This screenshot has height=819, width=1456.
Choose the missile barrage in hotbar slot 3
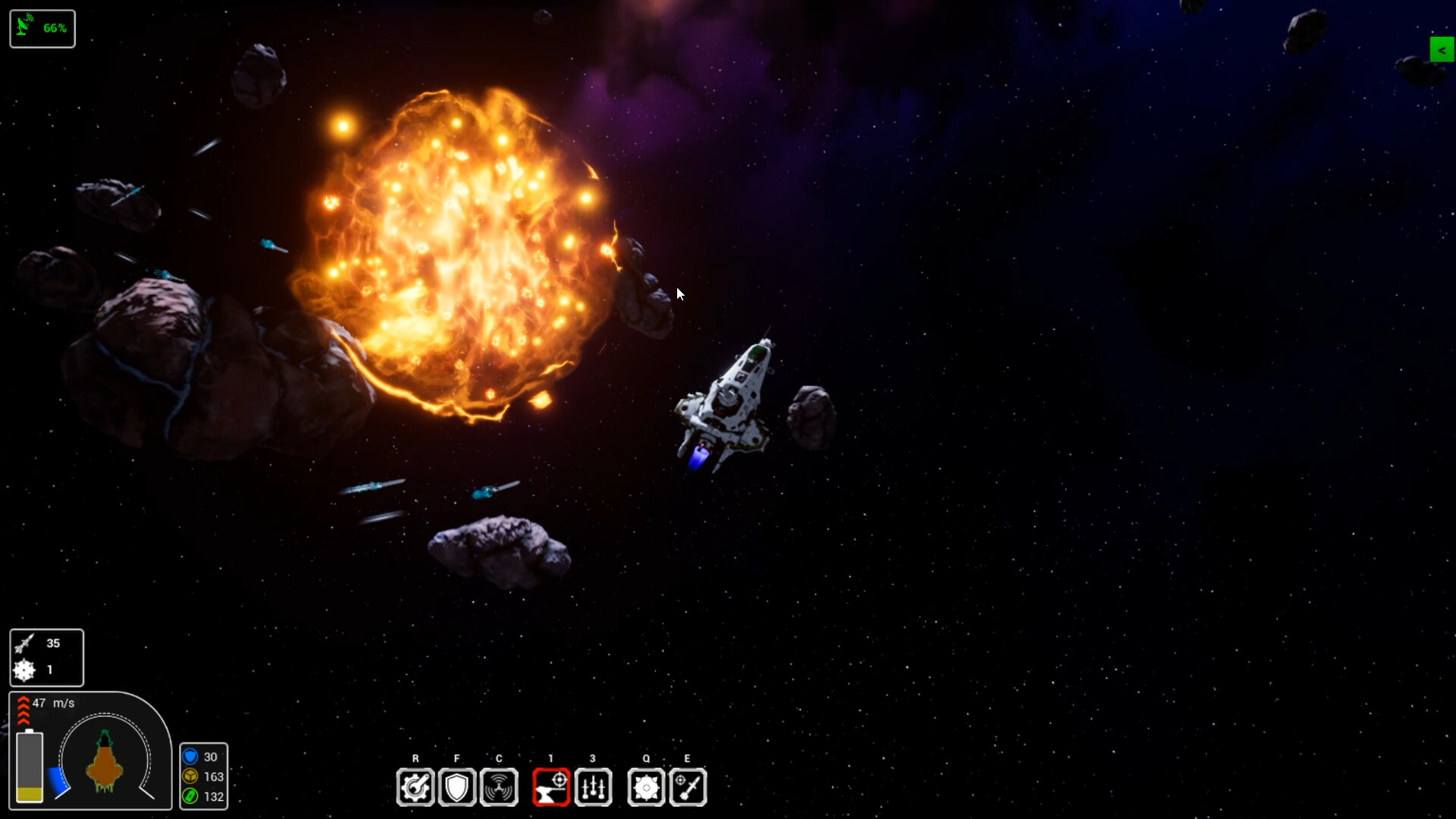coord(593,787)
